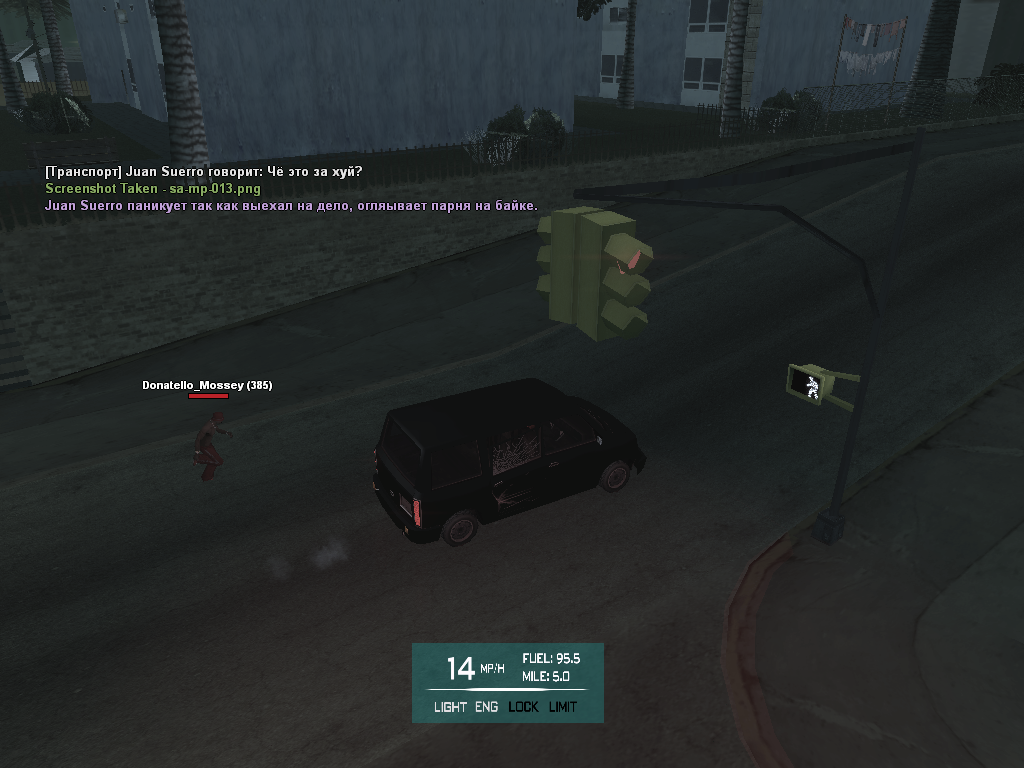
Task: Toggle the ENG engine indicator
Action: tap(486, 707)
